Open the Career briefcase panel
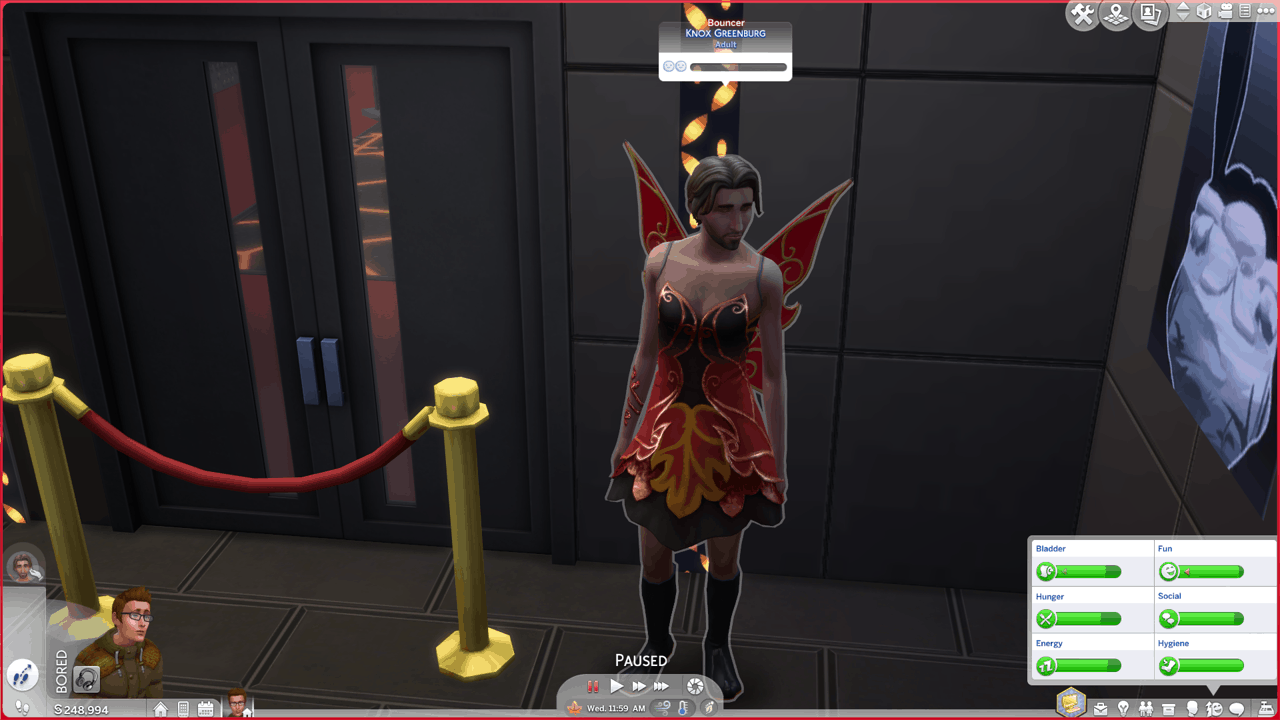 pos(1101,709)
